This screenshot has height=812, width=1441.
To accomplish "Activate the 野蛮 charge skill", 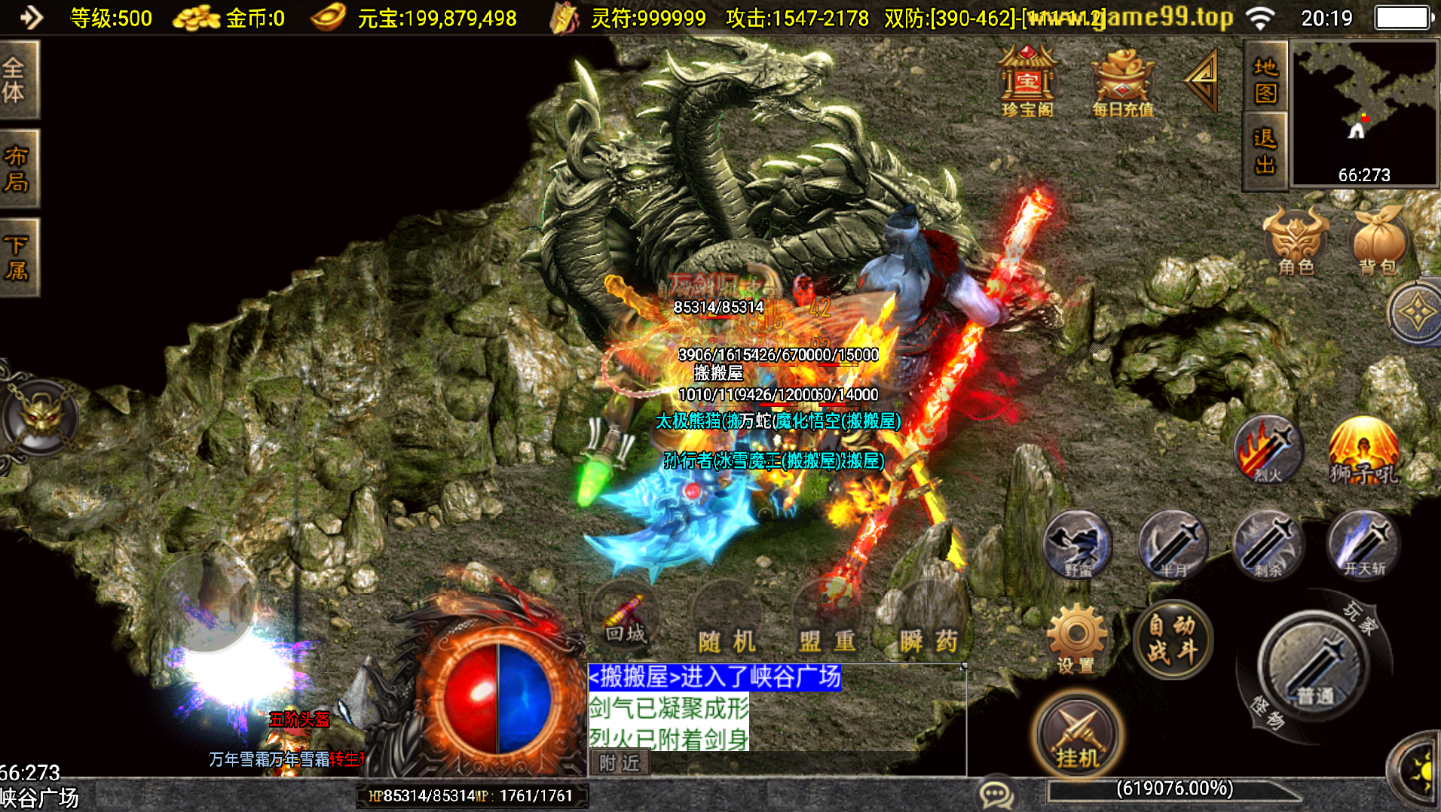I will [x=1078, y=545].
